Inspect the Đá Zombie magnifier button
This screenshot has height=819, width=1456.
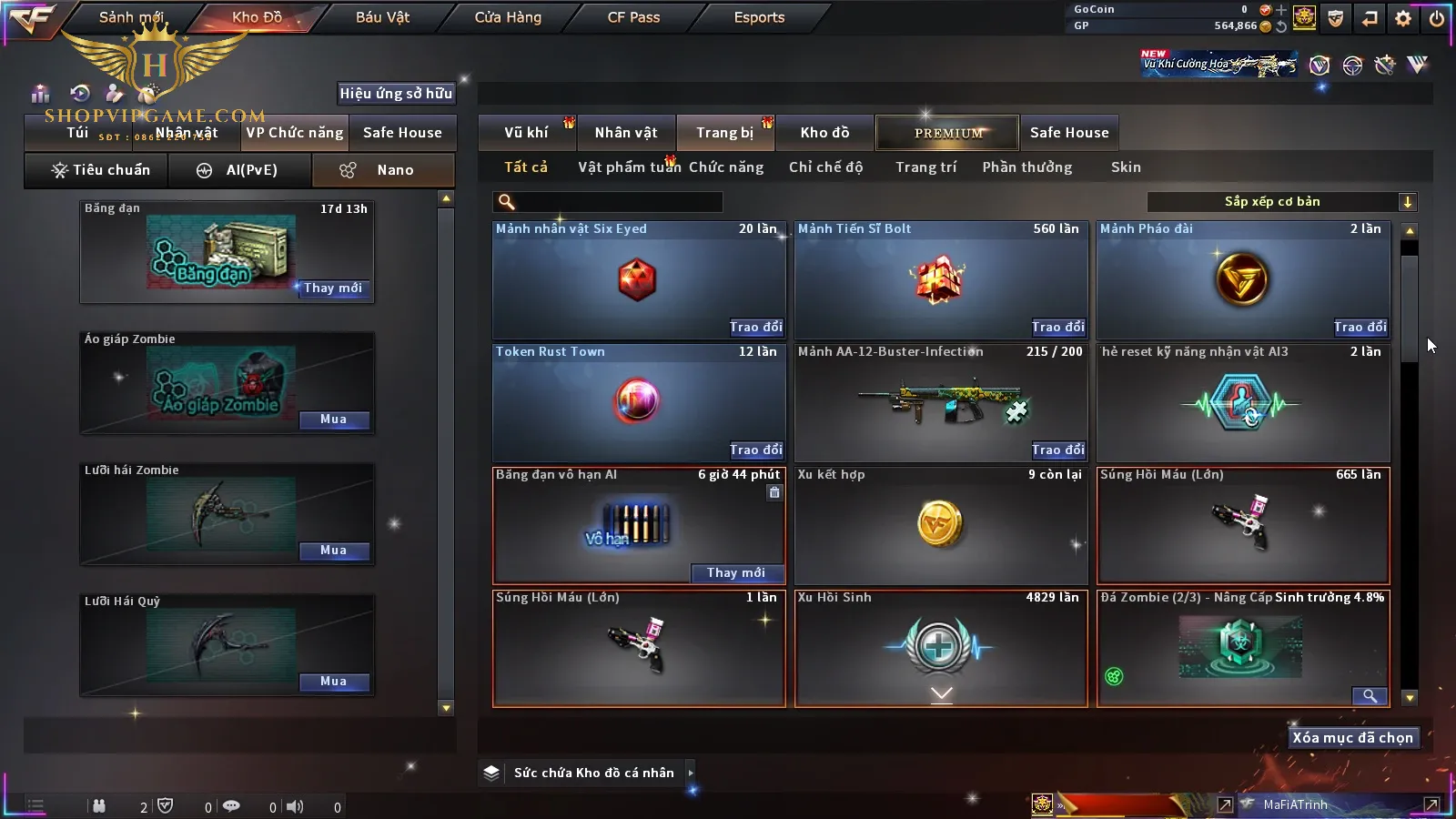point(1369,696)
